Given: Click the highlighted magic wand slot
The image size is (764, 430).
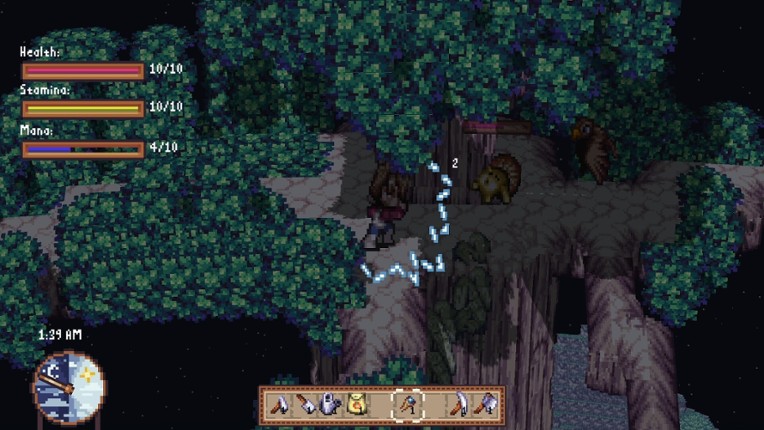Looking at the screenshot, I should tap(409, 405).
